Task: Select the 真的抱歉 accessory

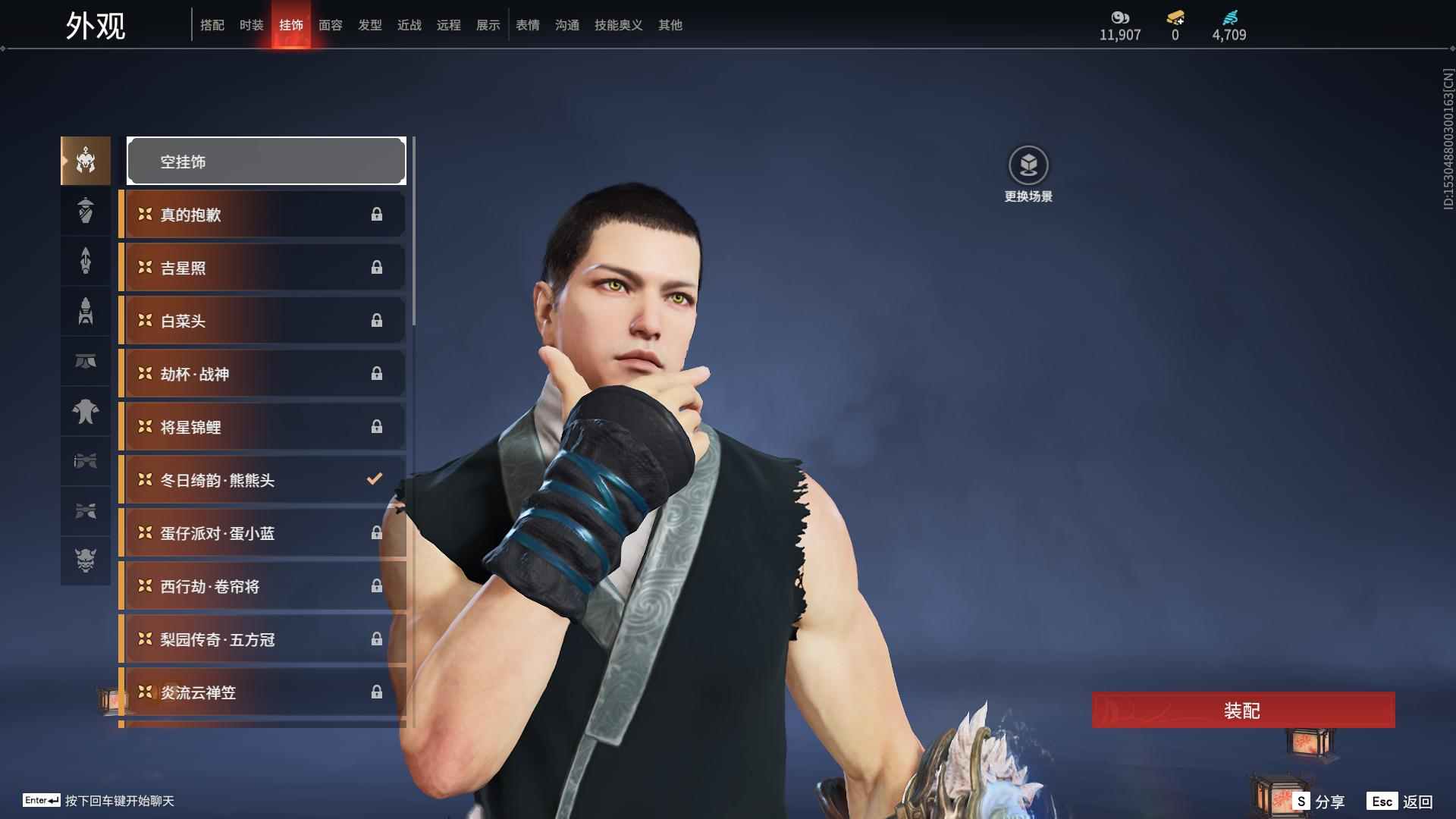Action: tap(262, 215)
